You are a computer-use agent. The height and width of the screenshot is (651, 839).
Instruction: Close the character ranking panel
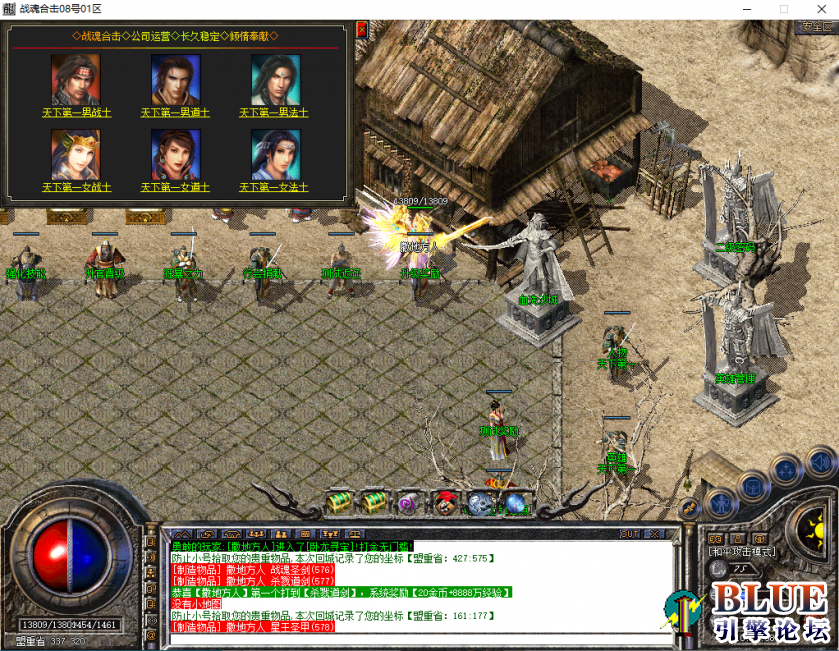[361, 30]
